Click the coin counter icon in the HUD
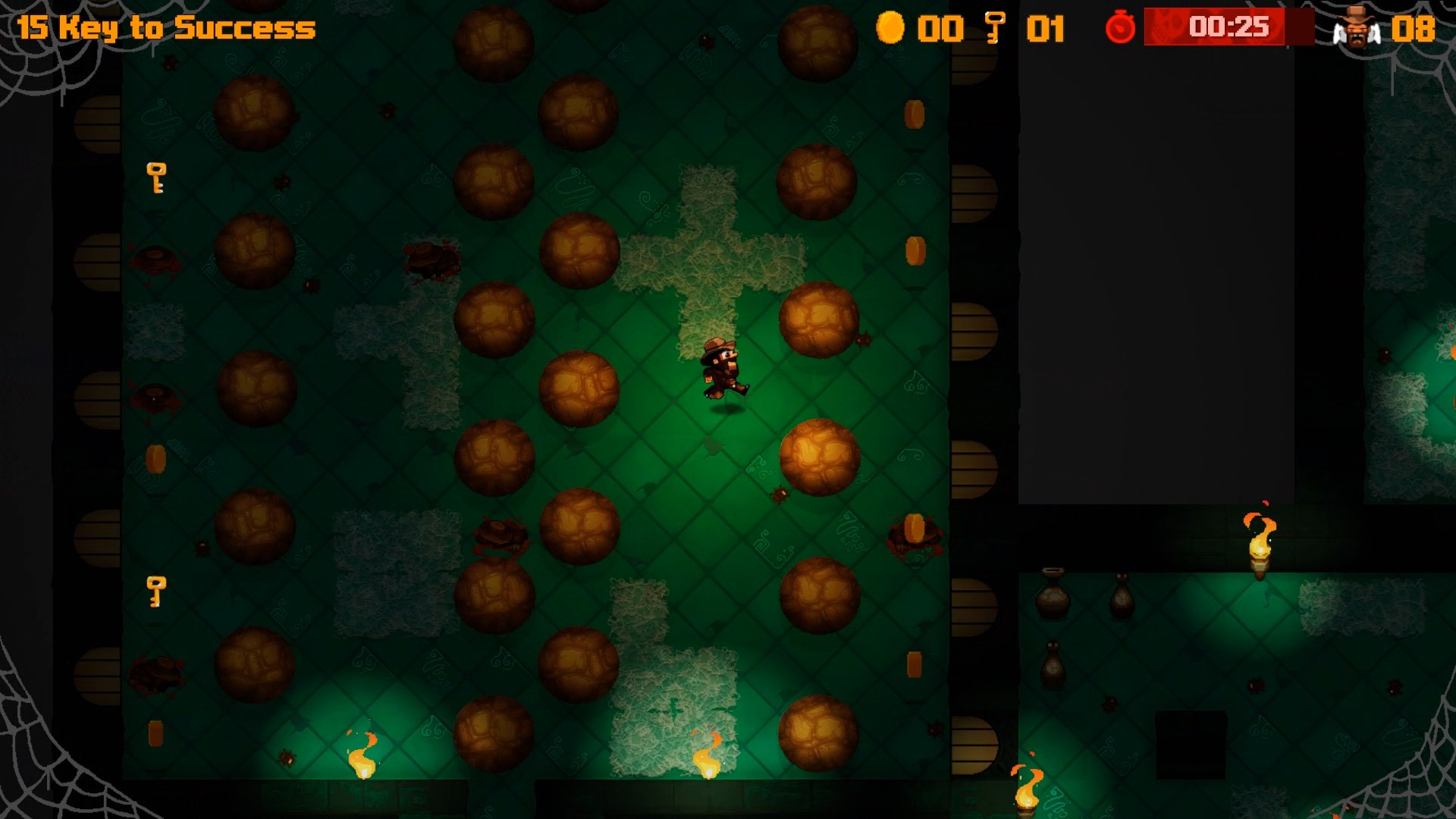The image size is (1456, 819). pos(892,29)
